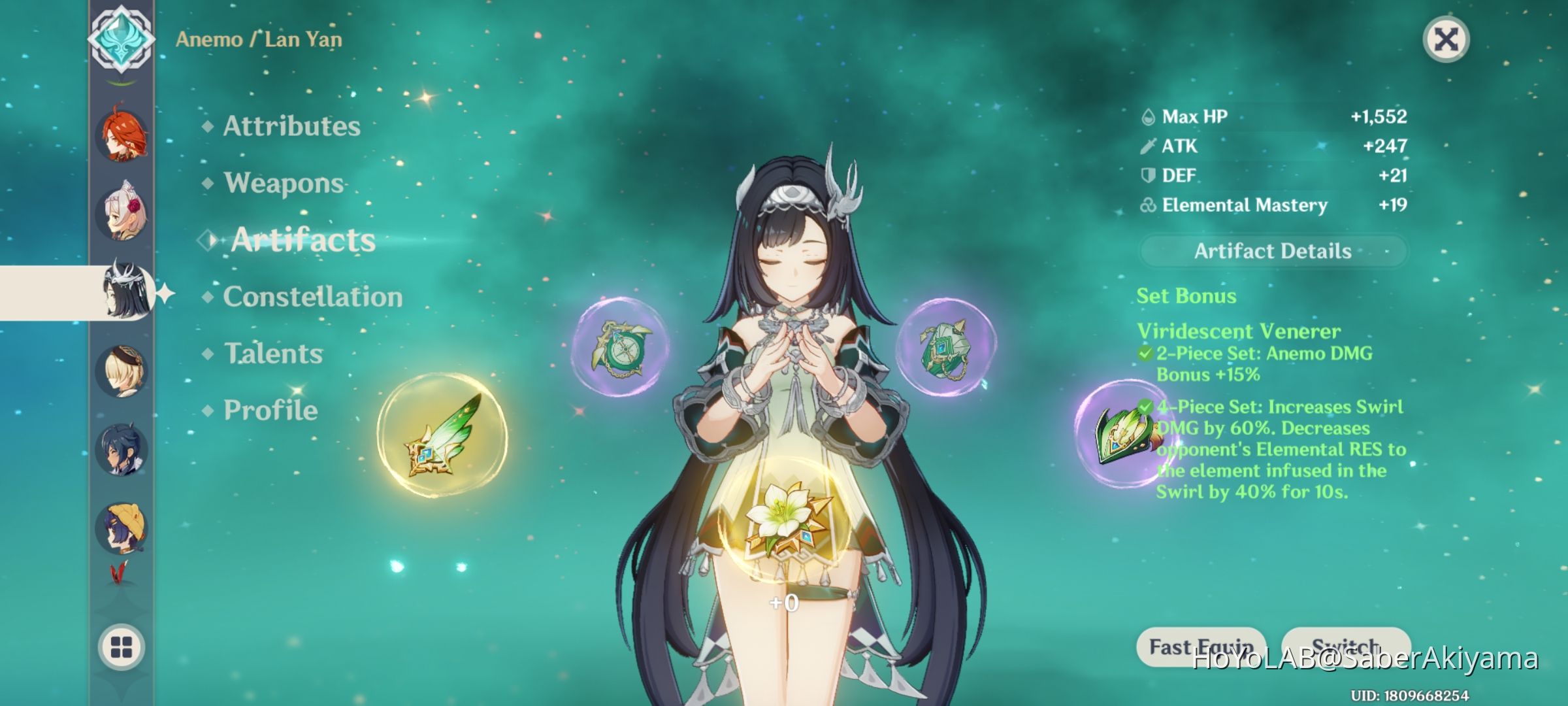
Task: Expand the Constellation section diamond
Action: [208, 296]
